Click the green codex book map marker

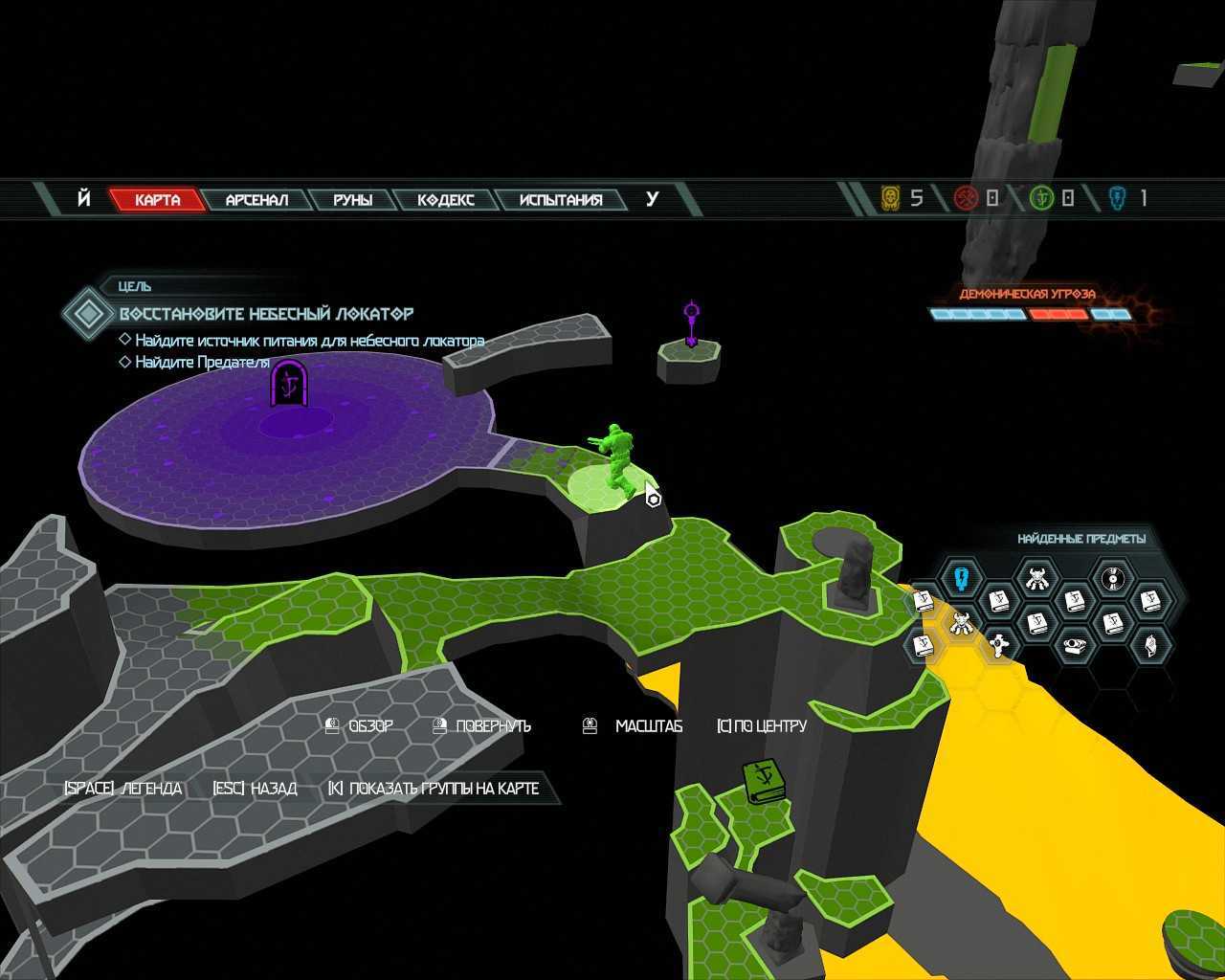coord(764,780)
